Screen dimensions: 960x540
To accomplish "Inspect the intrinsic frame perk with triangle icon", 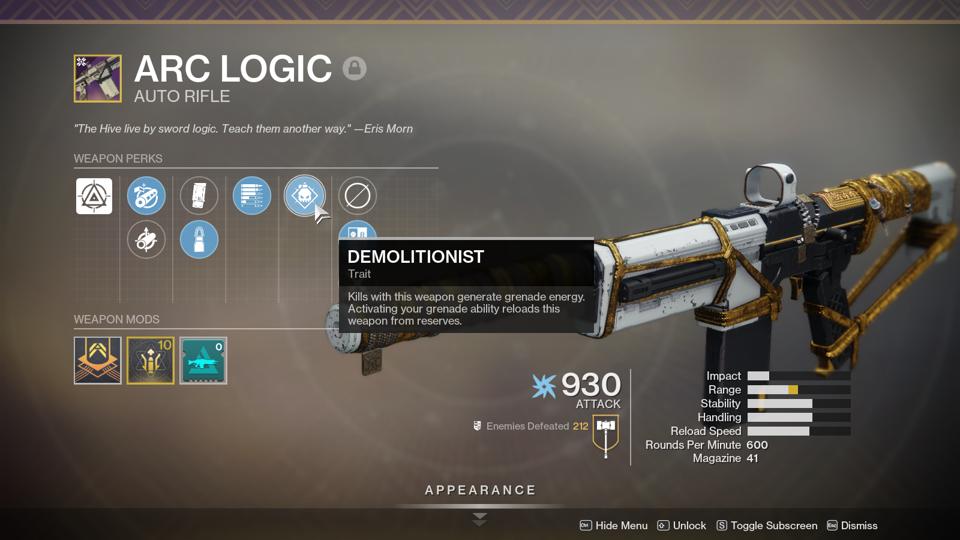I will pos(94,196).
